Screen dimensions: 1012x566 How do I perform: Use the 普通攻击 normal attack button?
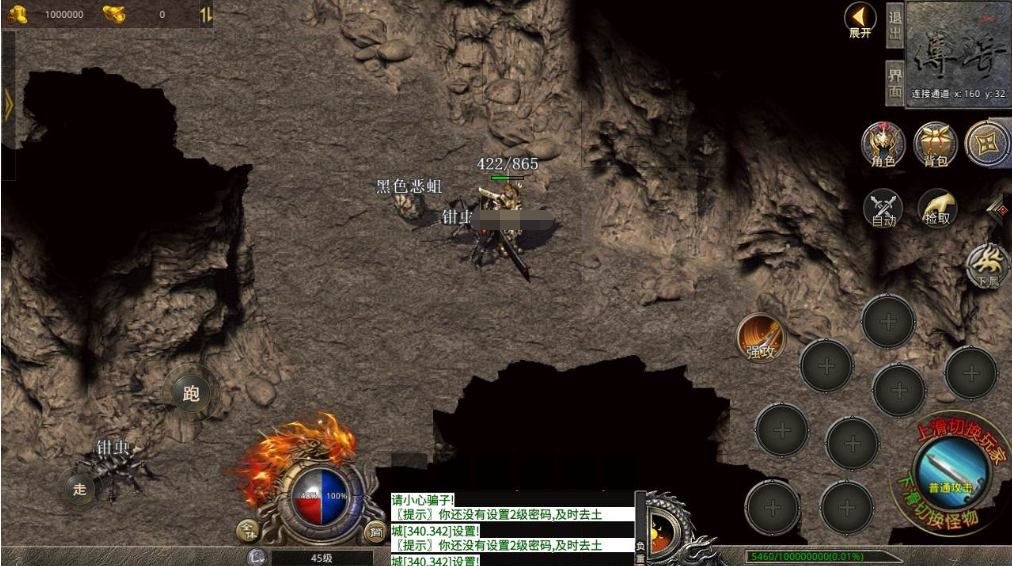coord(951,472)
